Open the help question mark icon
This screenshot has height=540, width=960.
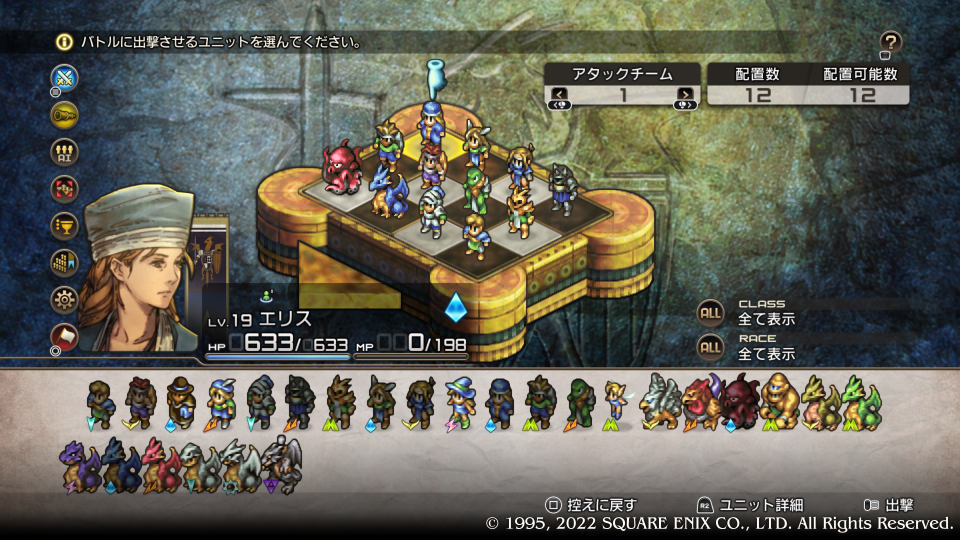[891, 42]
